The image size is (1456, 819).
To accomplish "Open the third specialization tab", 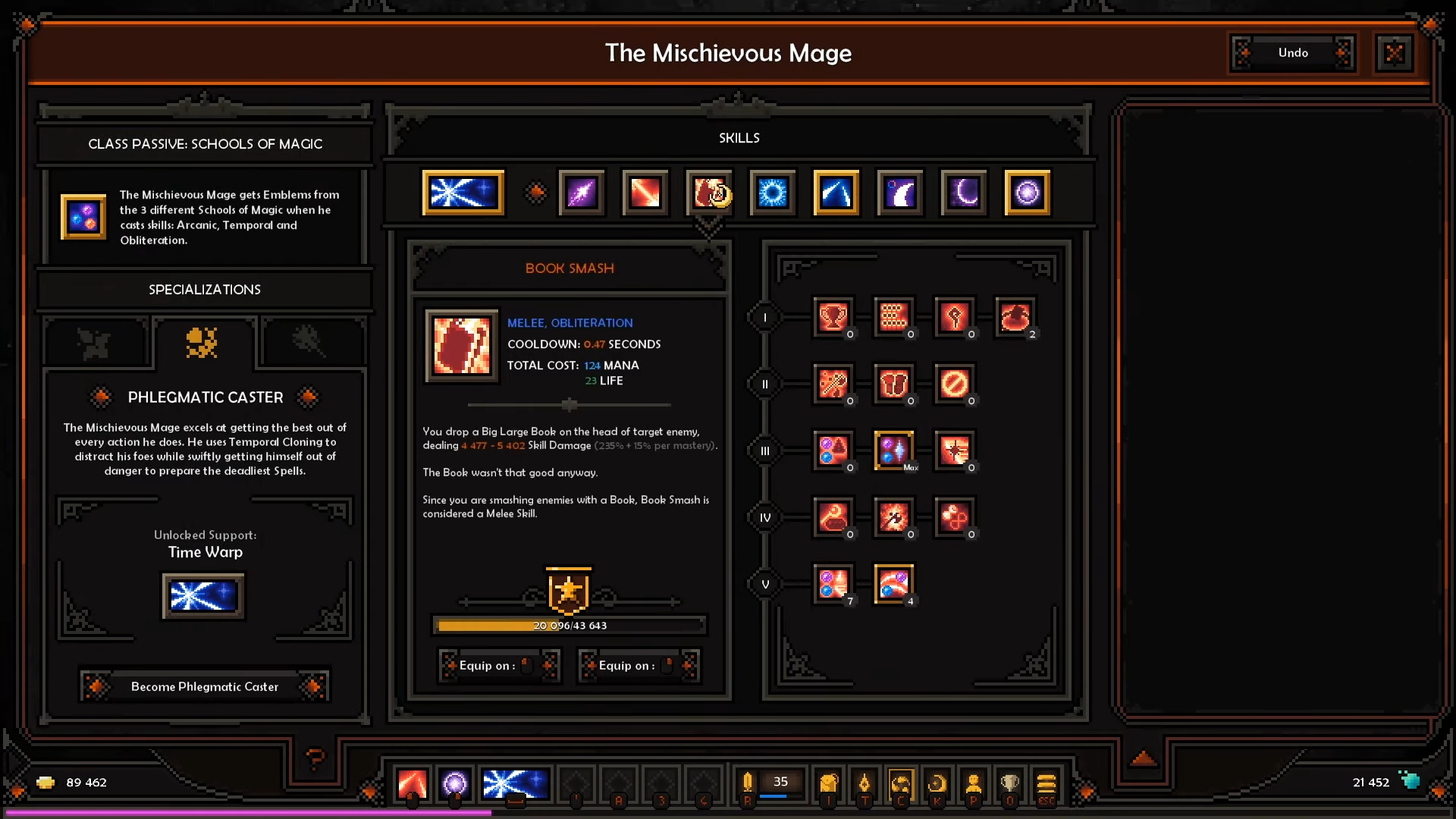I will [x=309, y=343].
